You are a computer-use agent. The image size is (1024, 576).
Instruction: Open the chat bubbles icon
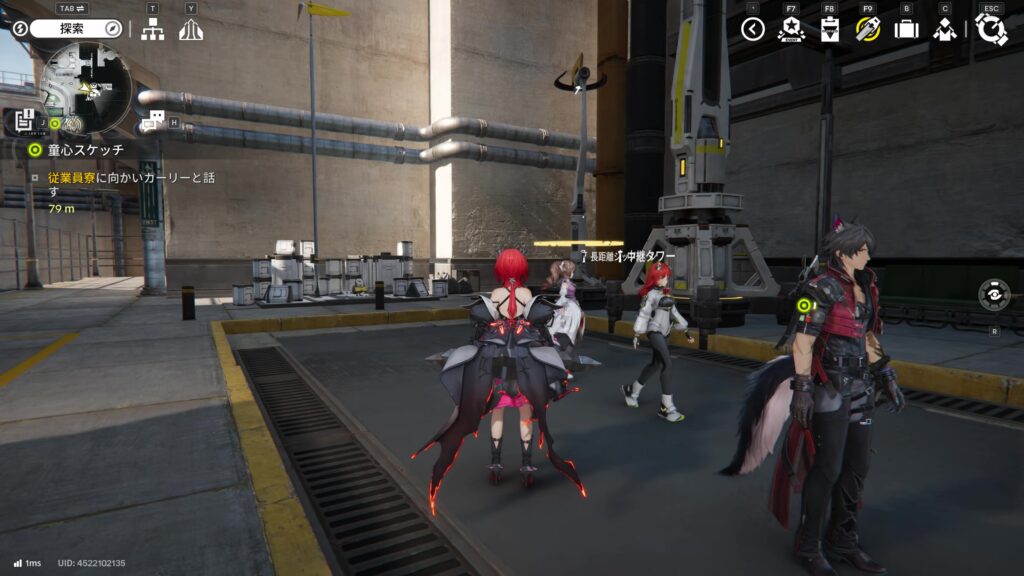pyautogui.click(x=153, y=122)
